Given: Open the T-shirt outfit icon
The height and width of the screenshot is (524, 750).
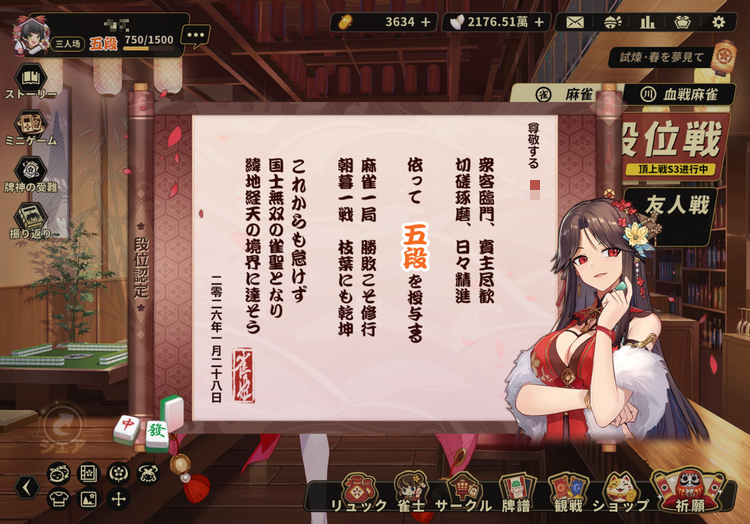Looking at the screenshot, I should tap(59, 498).
